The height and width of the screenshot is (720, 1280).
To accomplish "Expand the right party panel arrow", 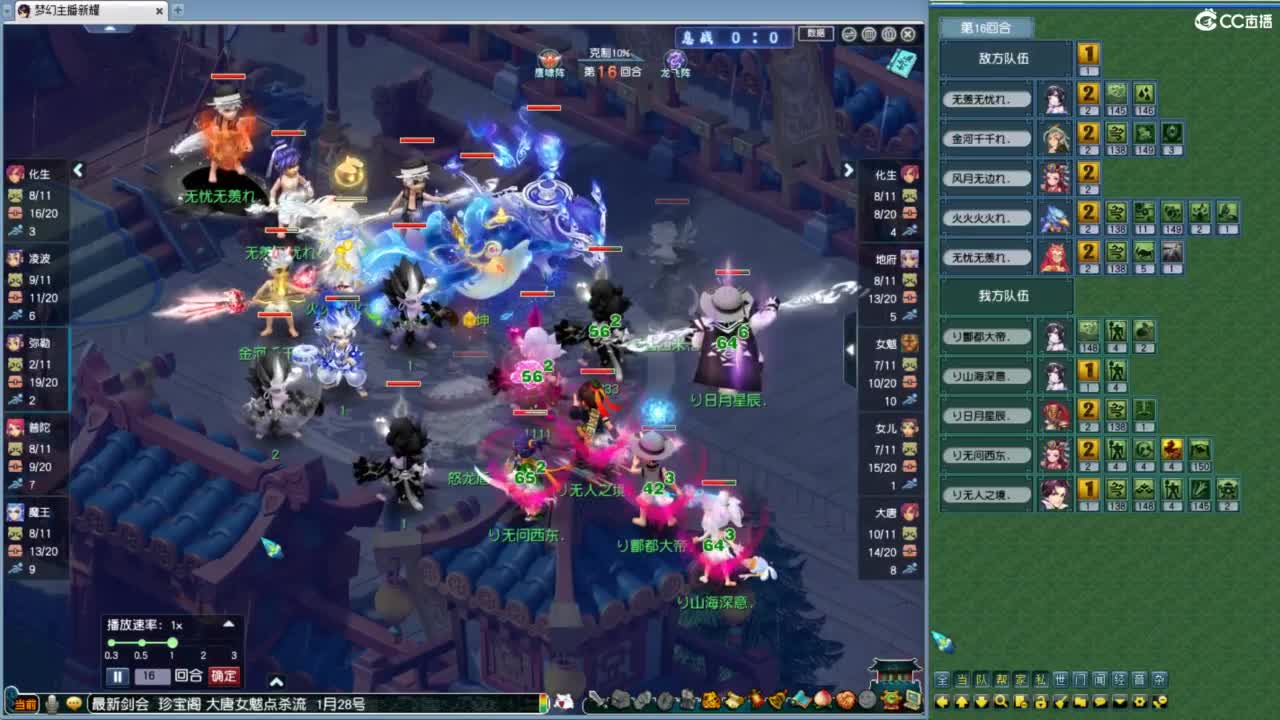I will pos(849,170).
